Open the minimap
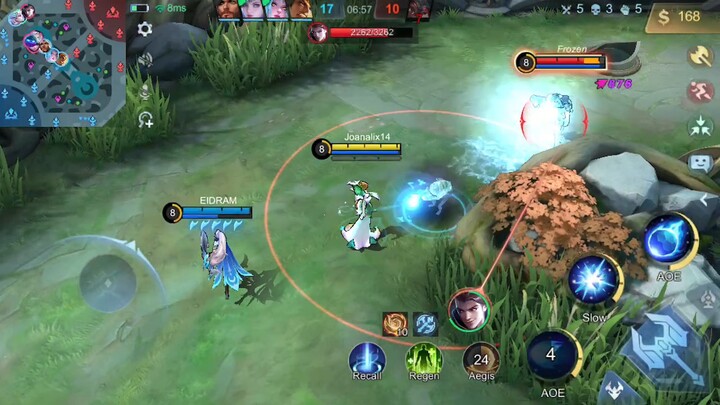 coord(62,62)
